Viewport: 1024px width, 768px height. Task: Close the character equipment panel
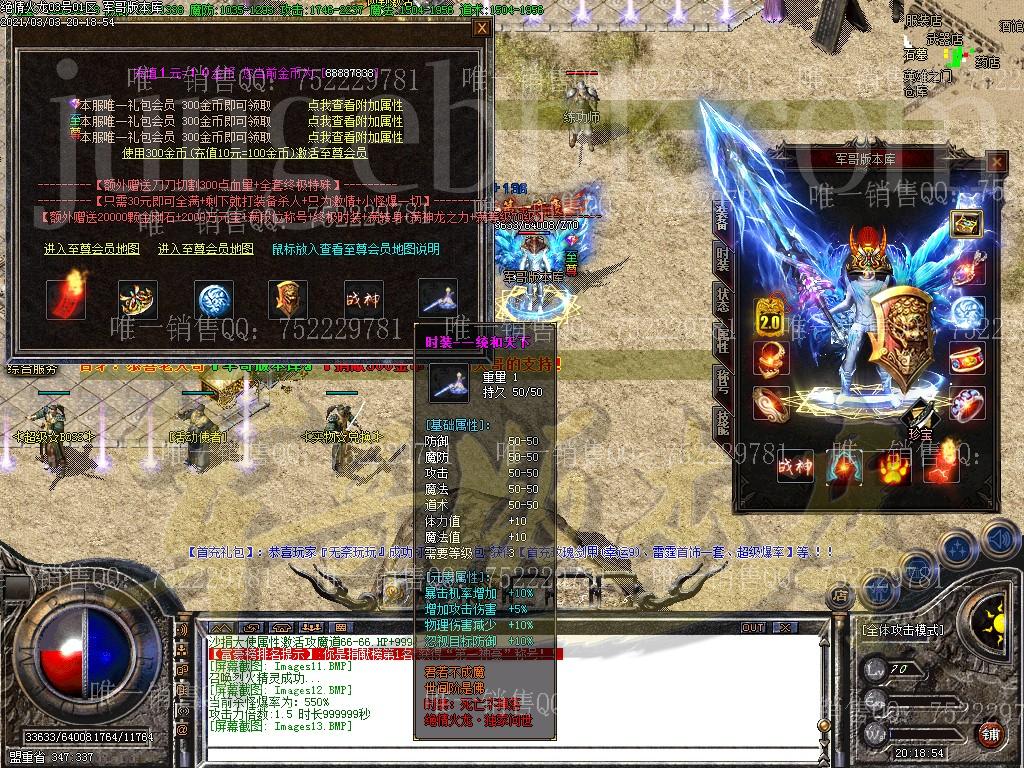tap(996, 162)
